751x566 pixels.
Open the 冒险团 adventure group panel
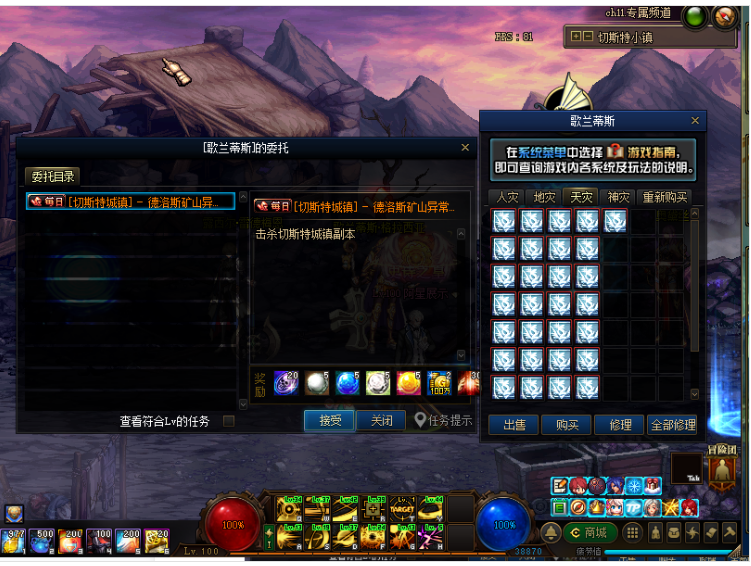pos(723,471)
